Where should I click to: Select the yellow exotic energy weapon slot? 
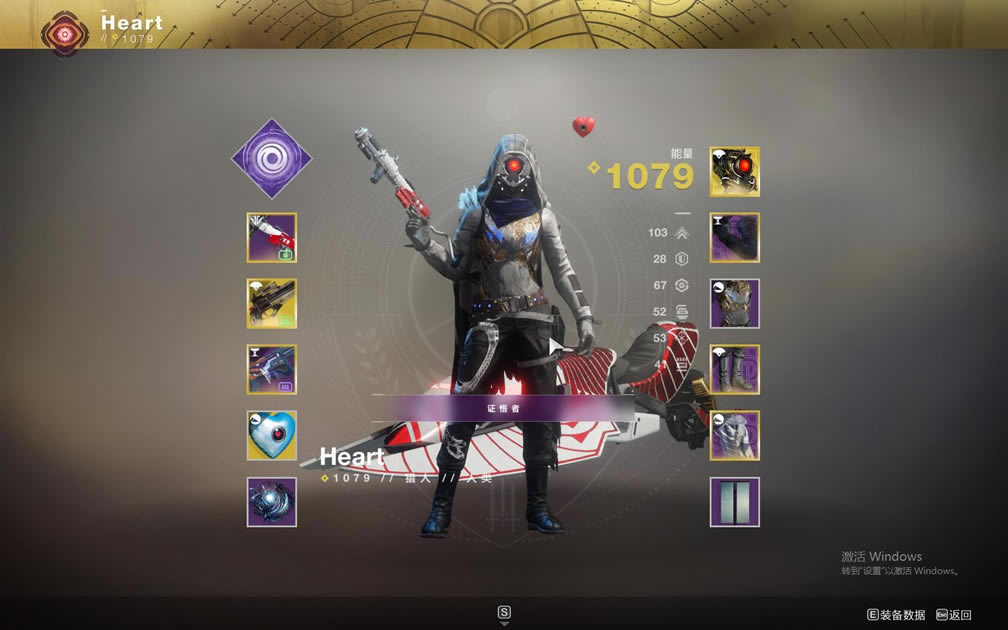pyautogui.click(x=272, y=304)
